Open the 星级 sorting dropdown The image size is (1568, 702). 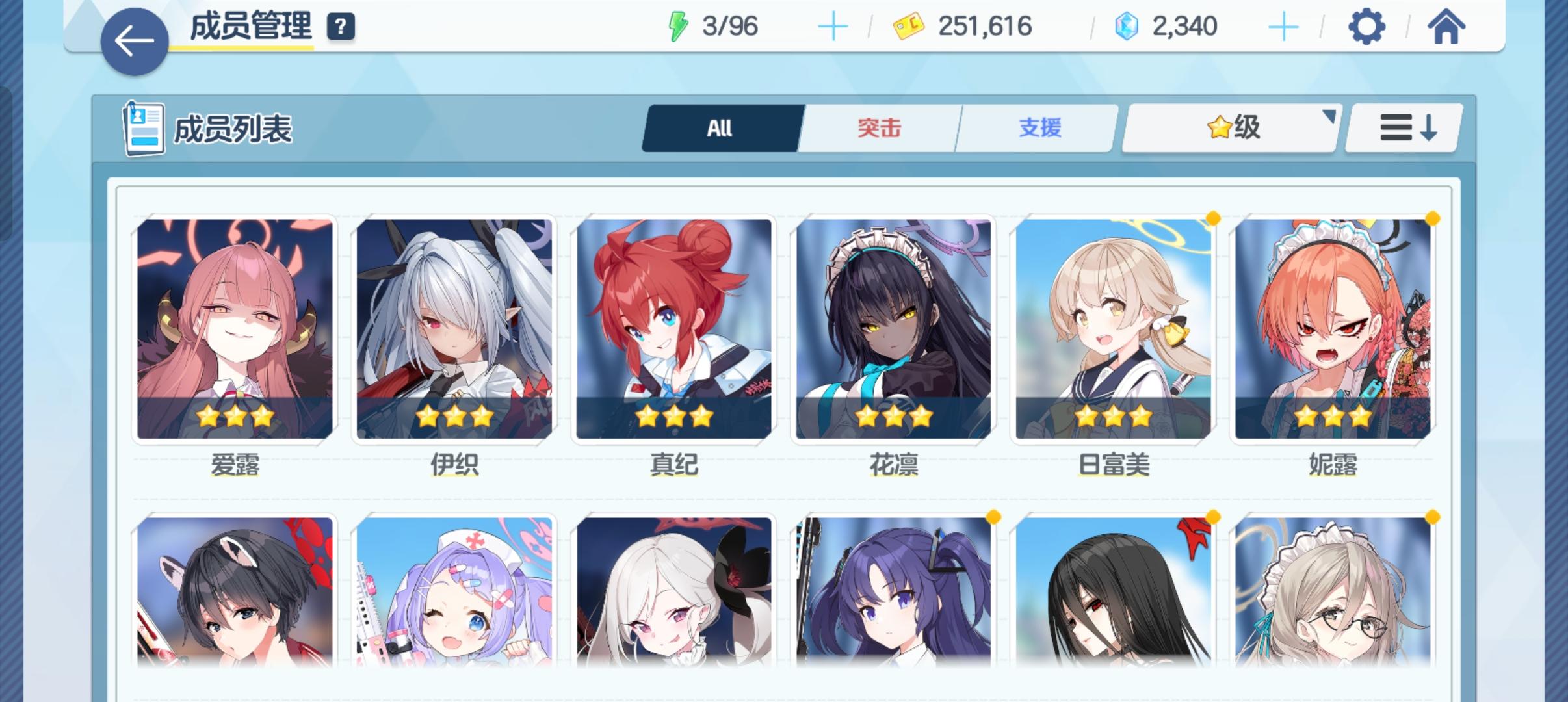1229,127
